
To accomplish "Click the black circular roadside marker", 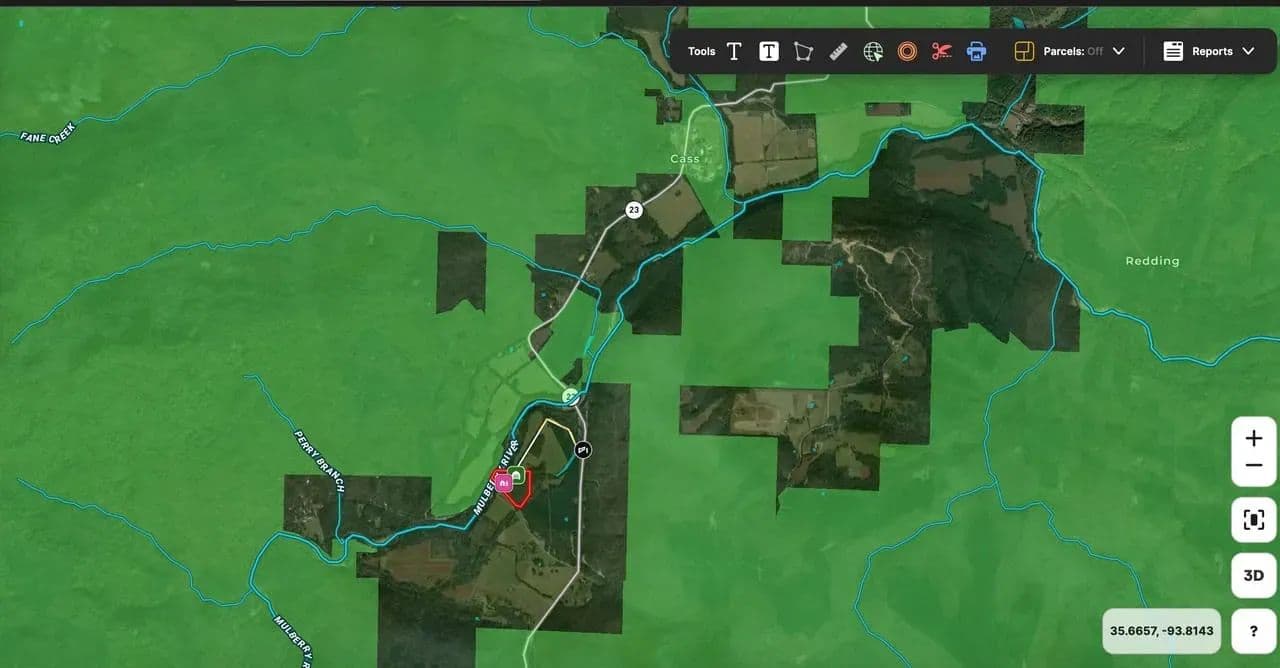I will point(583,450).
